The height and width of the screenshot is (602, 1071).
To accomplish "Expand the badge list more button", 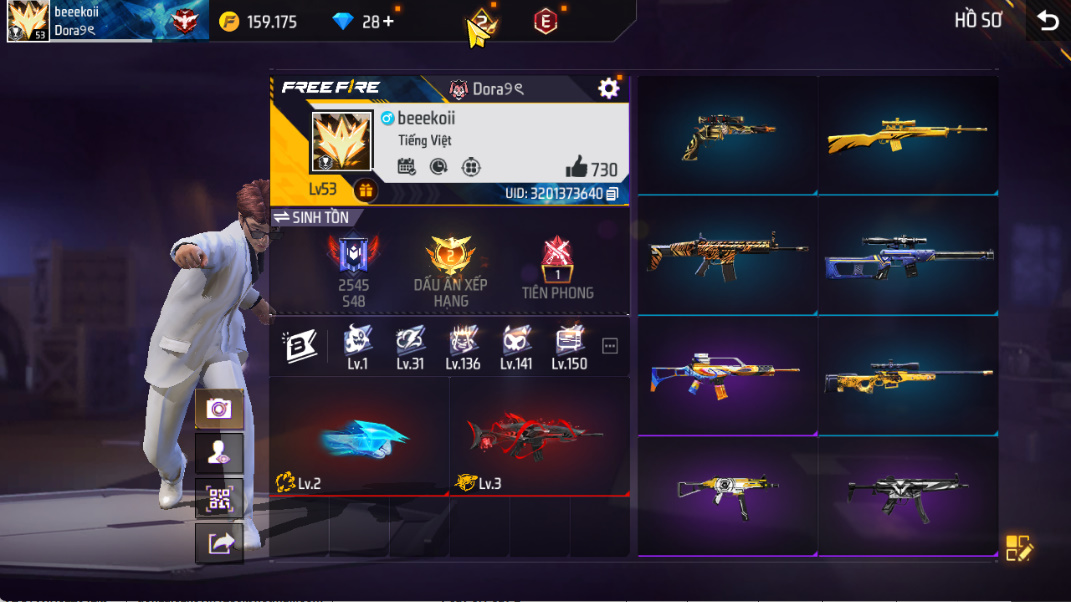I will click(610, 346).
